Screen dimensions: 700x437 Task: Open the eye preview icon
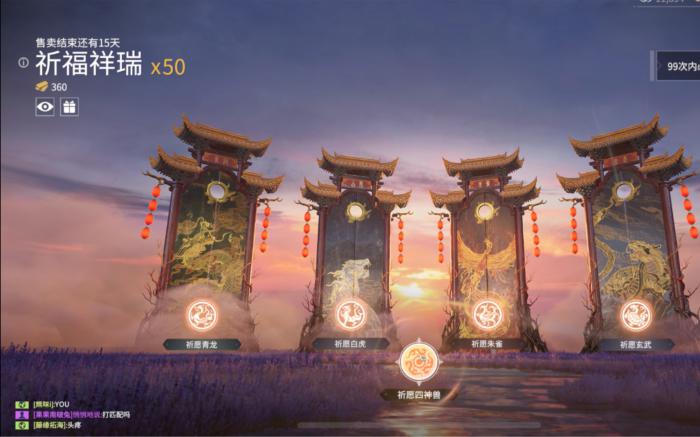[45, 106]
